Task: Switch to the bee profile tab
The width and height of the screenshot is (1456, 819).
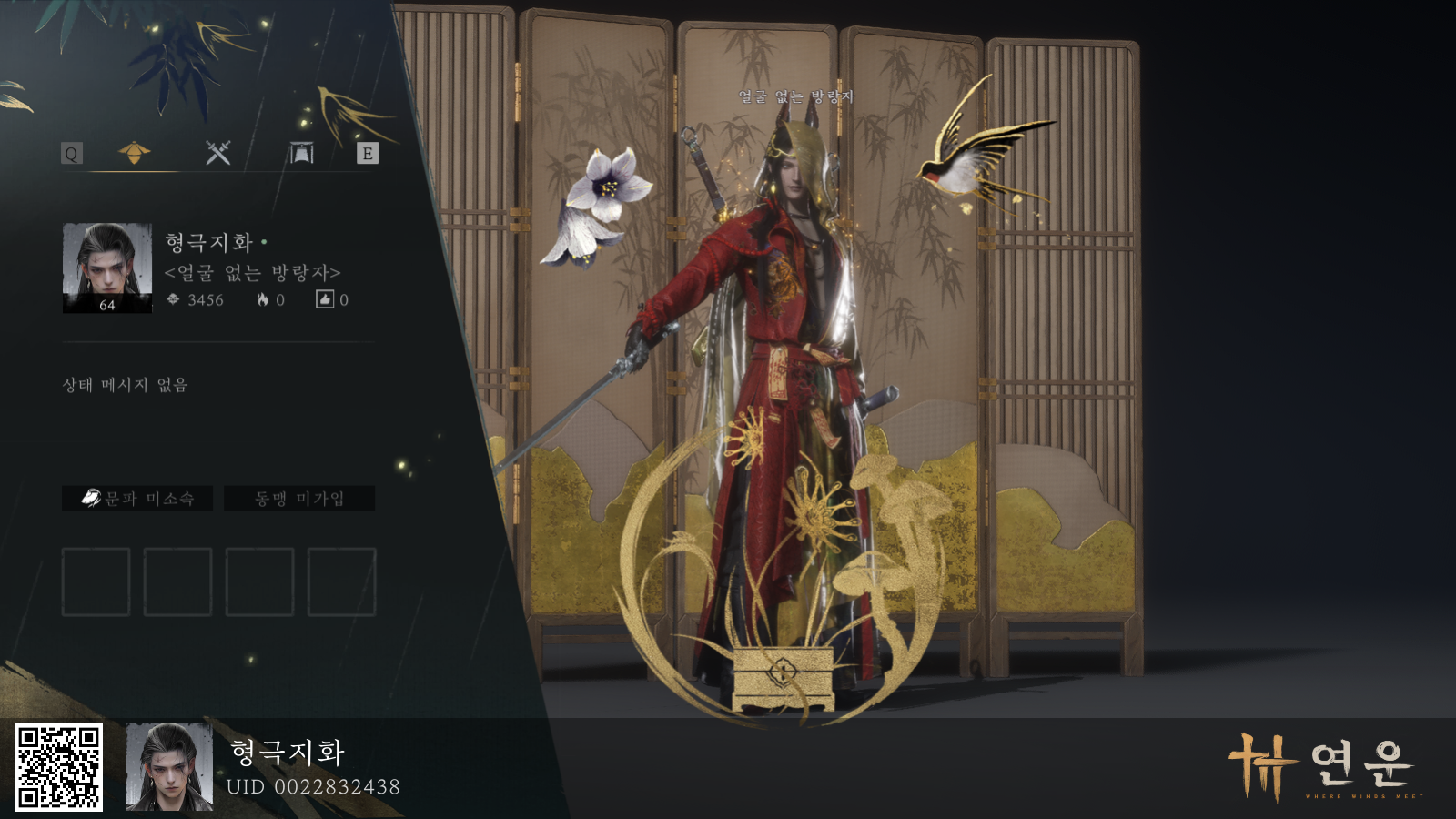Action: point(134,153)
